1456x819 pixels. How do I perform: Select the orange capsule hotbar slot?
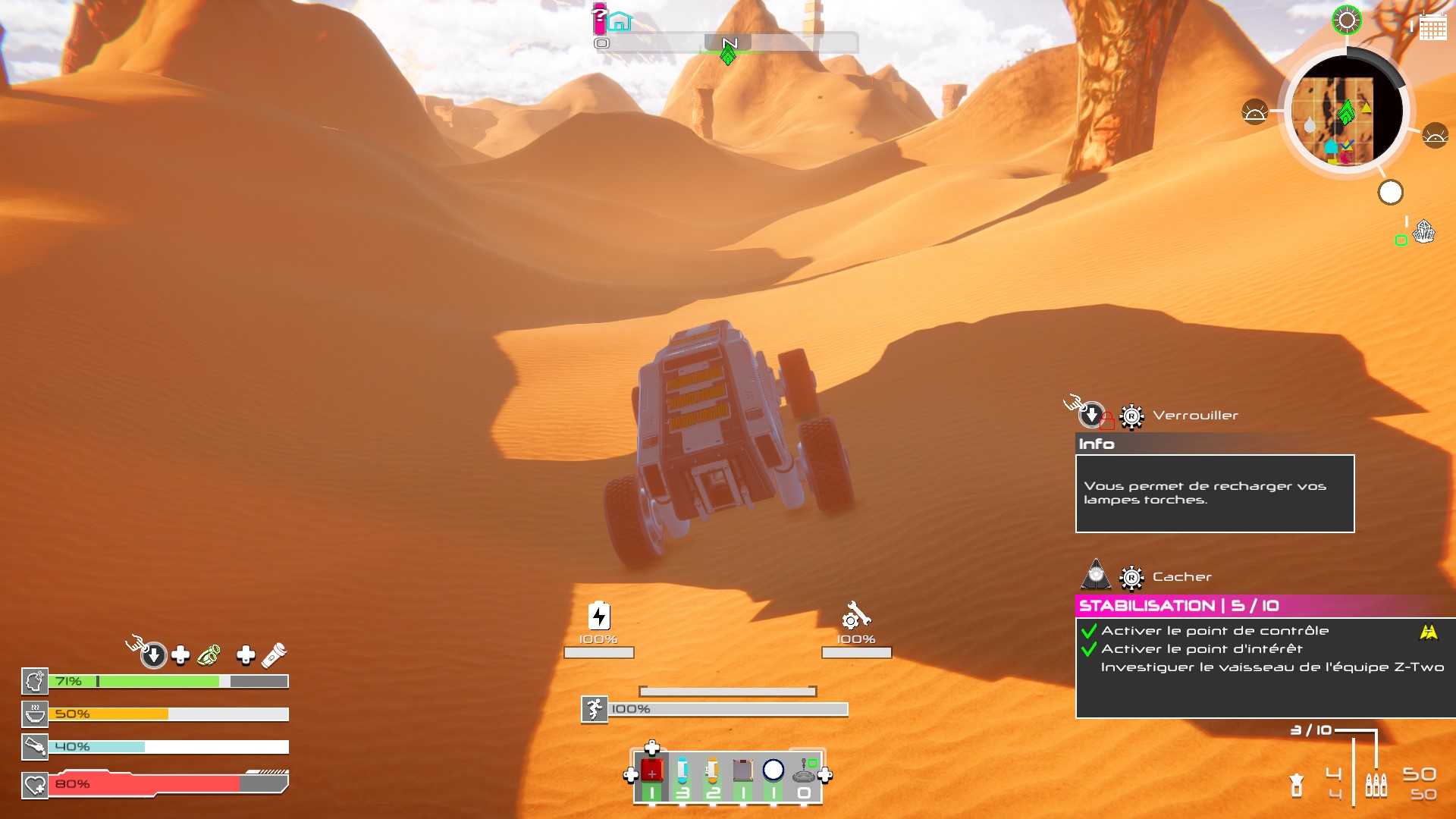click(712, 772)
